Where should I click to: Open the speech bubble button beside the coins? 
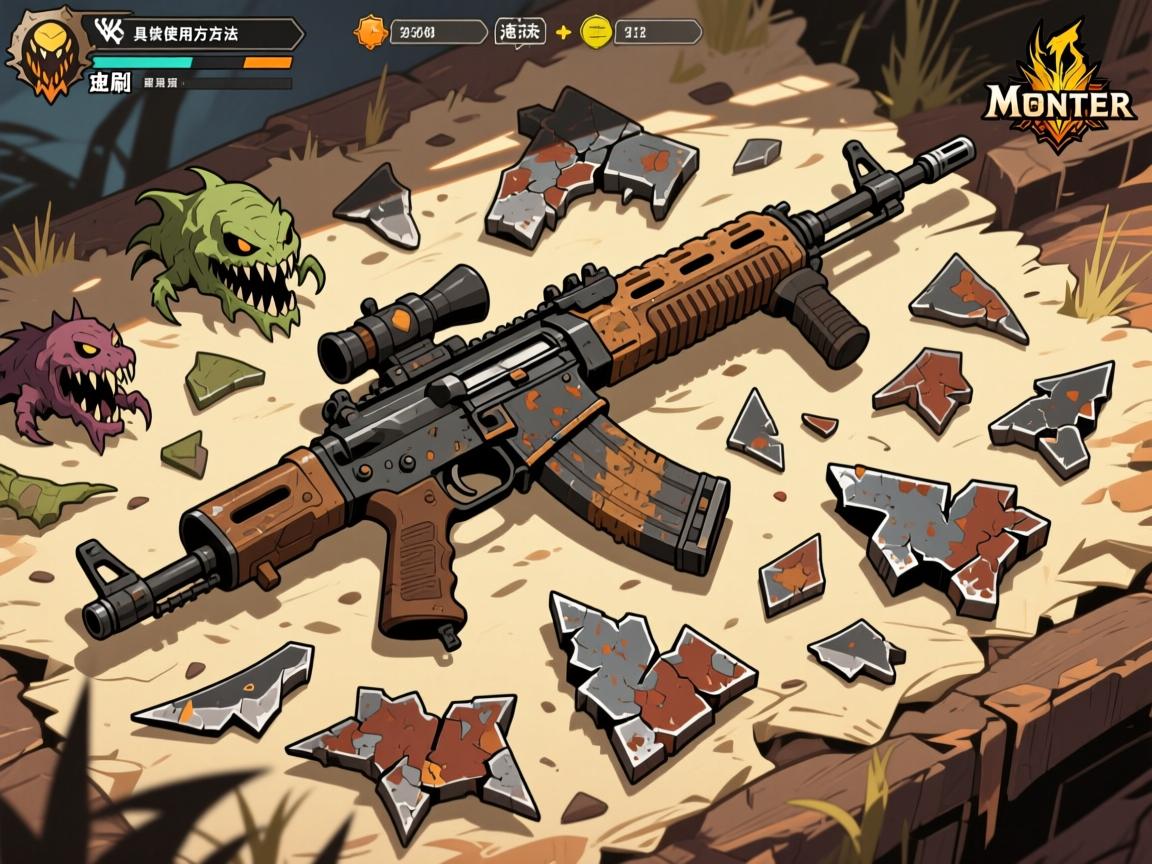[520, 32]
